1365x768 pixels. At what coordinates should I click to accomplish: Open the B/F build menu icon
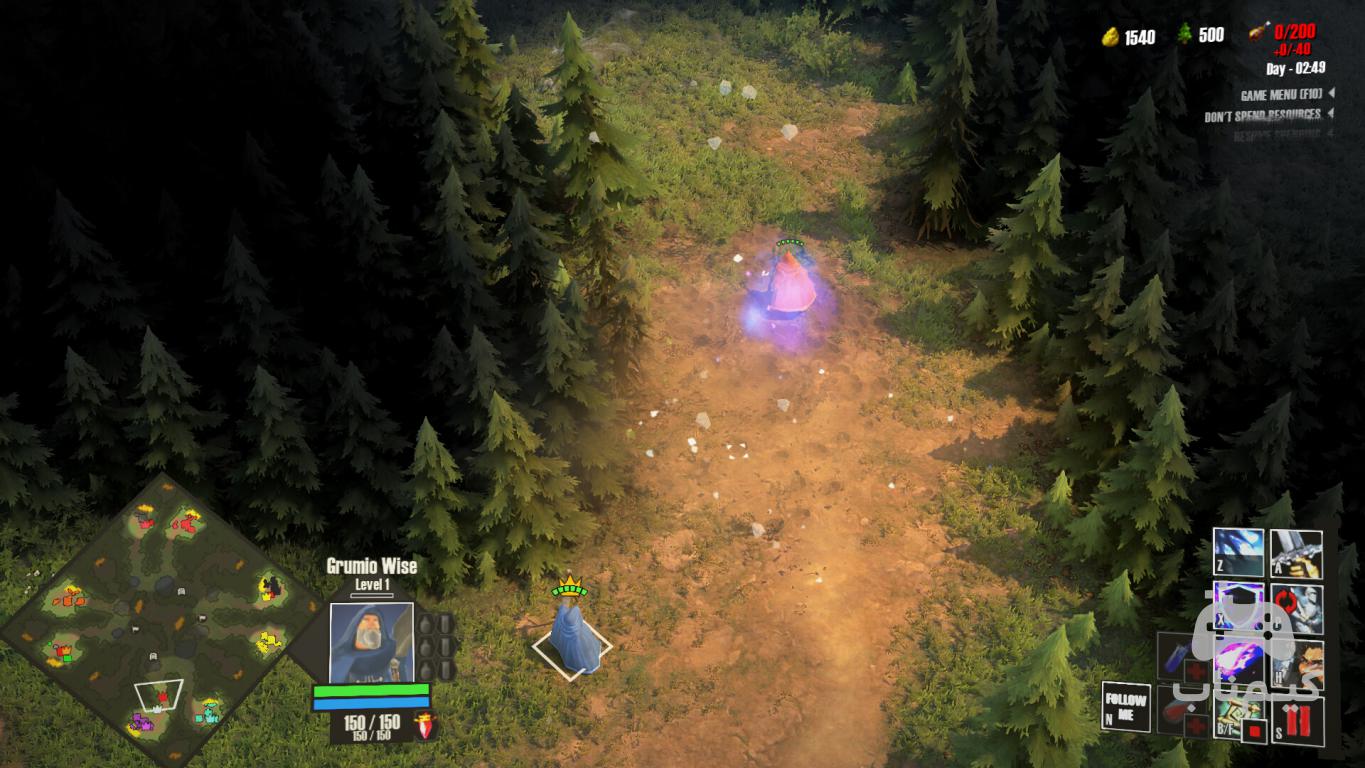coord(1229,717)
